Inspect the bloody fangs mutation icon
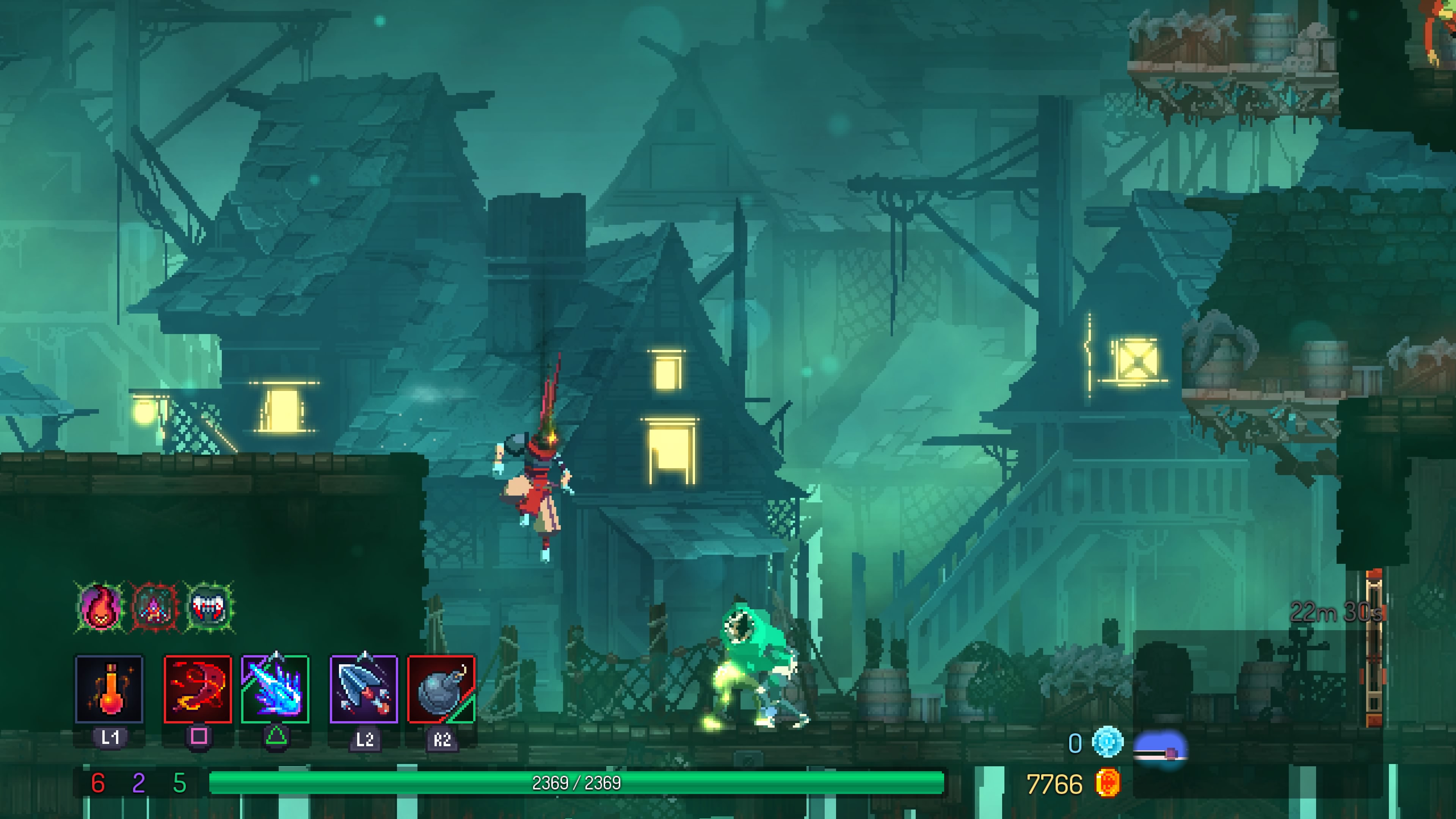This screenshot has width=1456, height=819. coord(209,607)
